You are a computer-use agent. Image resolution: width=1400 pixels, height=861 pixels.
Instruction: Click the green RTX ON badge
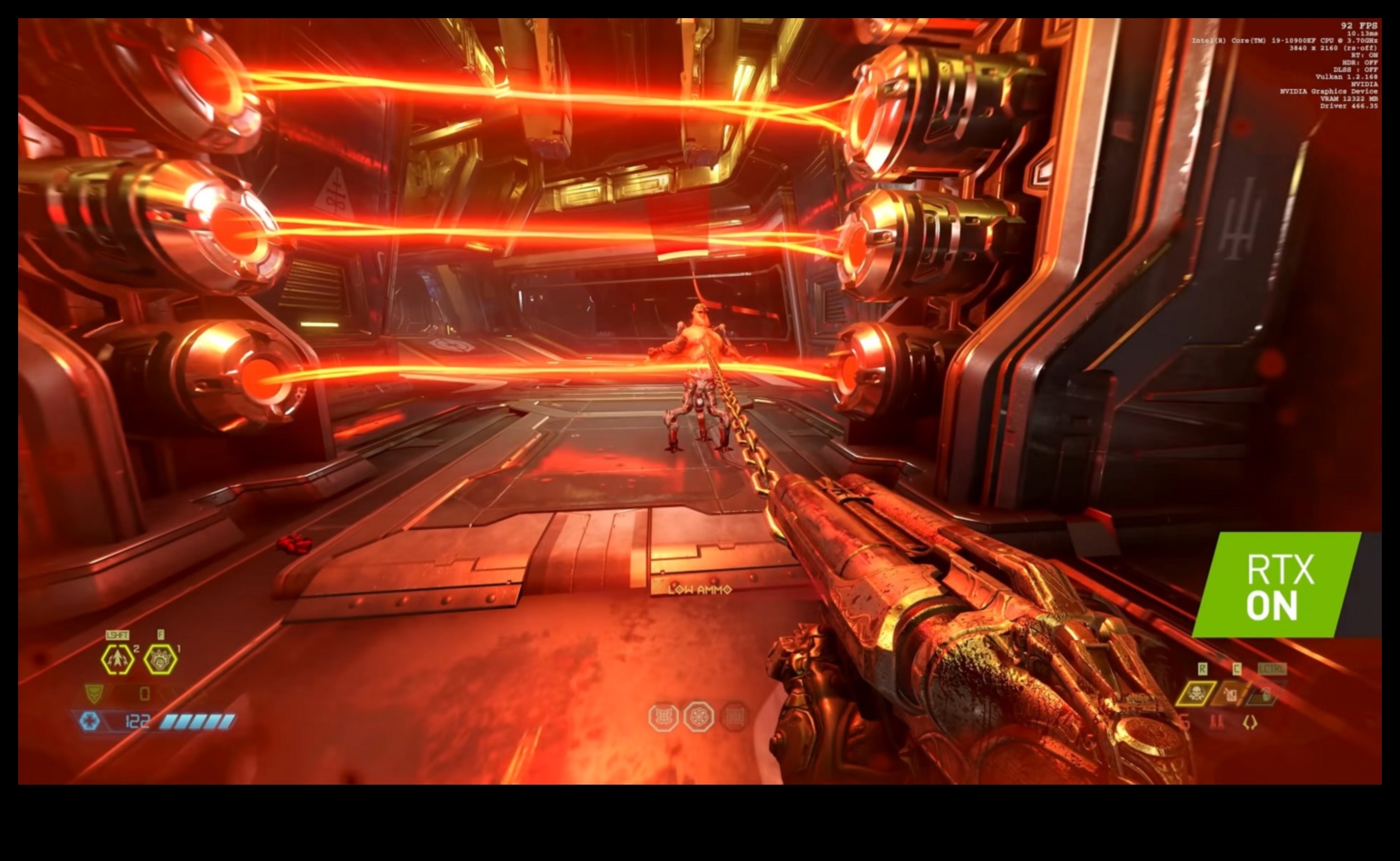[x=1277, y=585]
